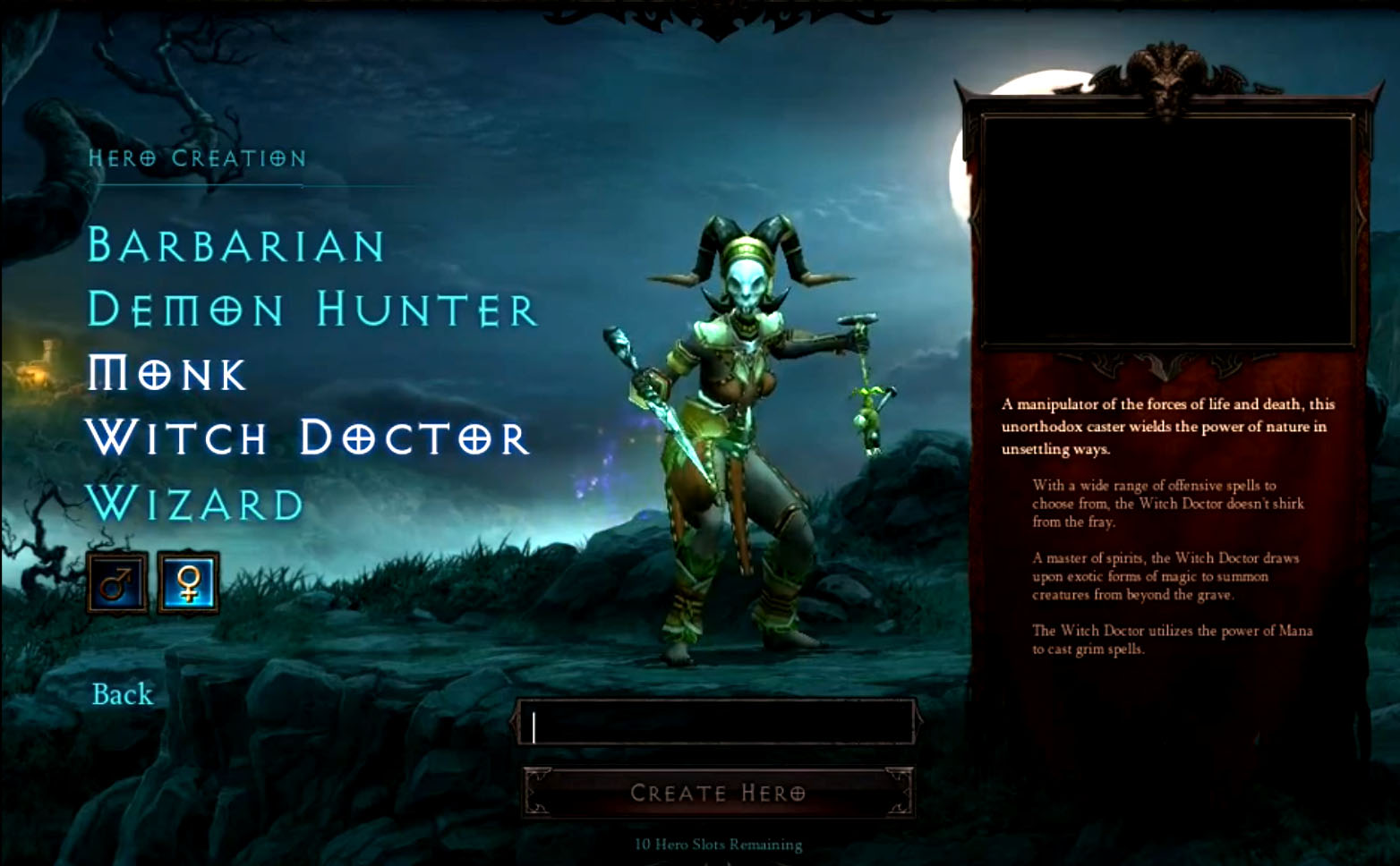Viewport: 1400px width, 866px height.
Task: Select Witch Doctor from the class list
Action: 308,437
